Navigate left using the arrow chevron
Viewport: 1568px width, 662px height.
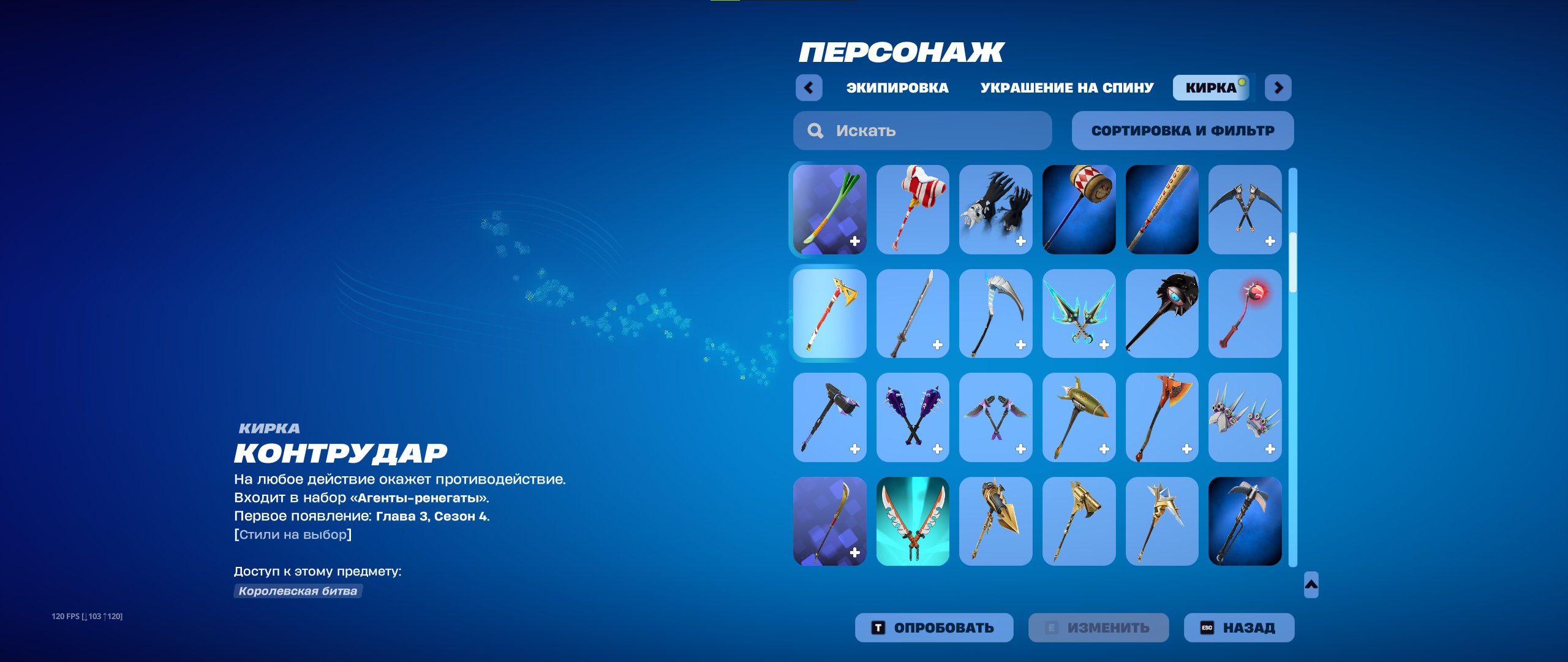point(810,88)
